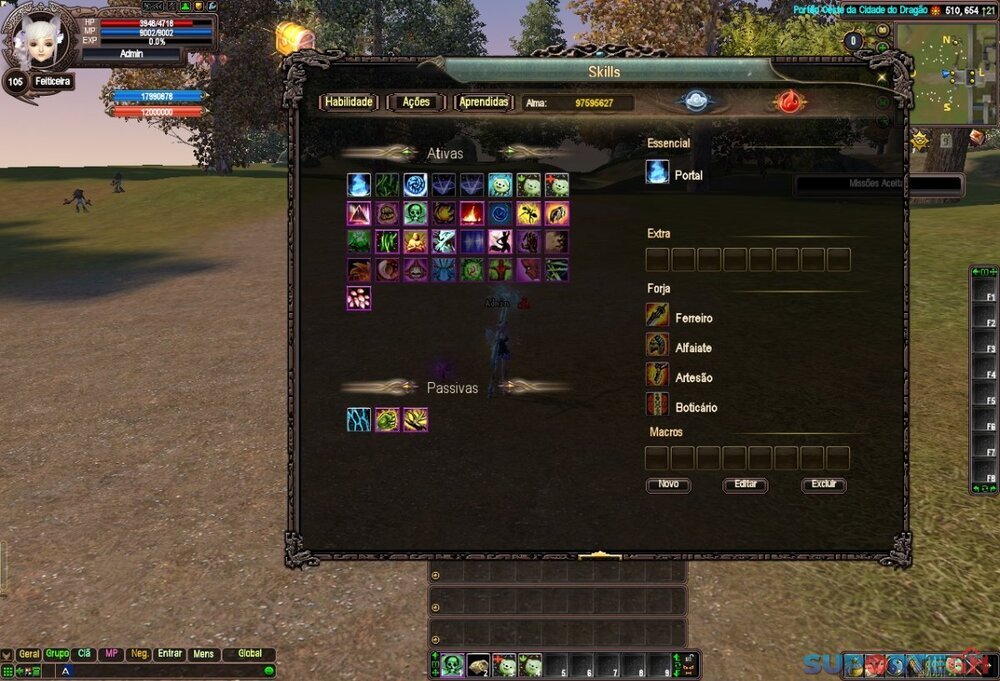Delete a macro with Excluir
1000x681 pixels.
(x=823, y=485)
